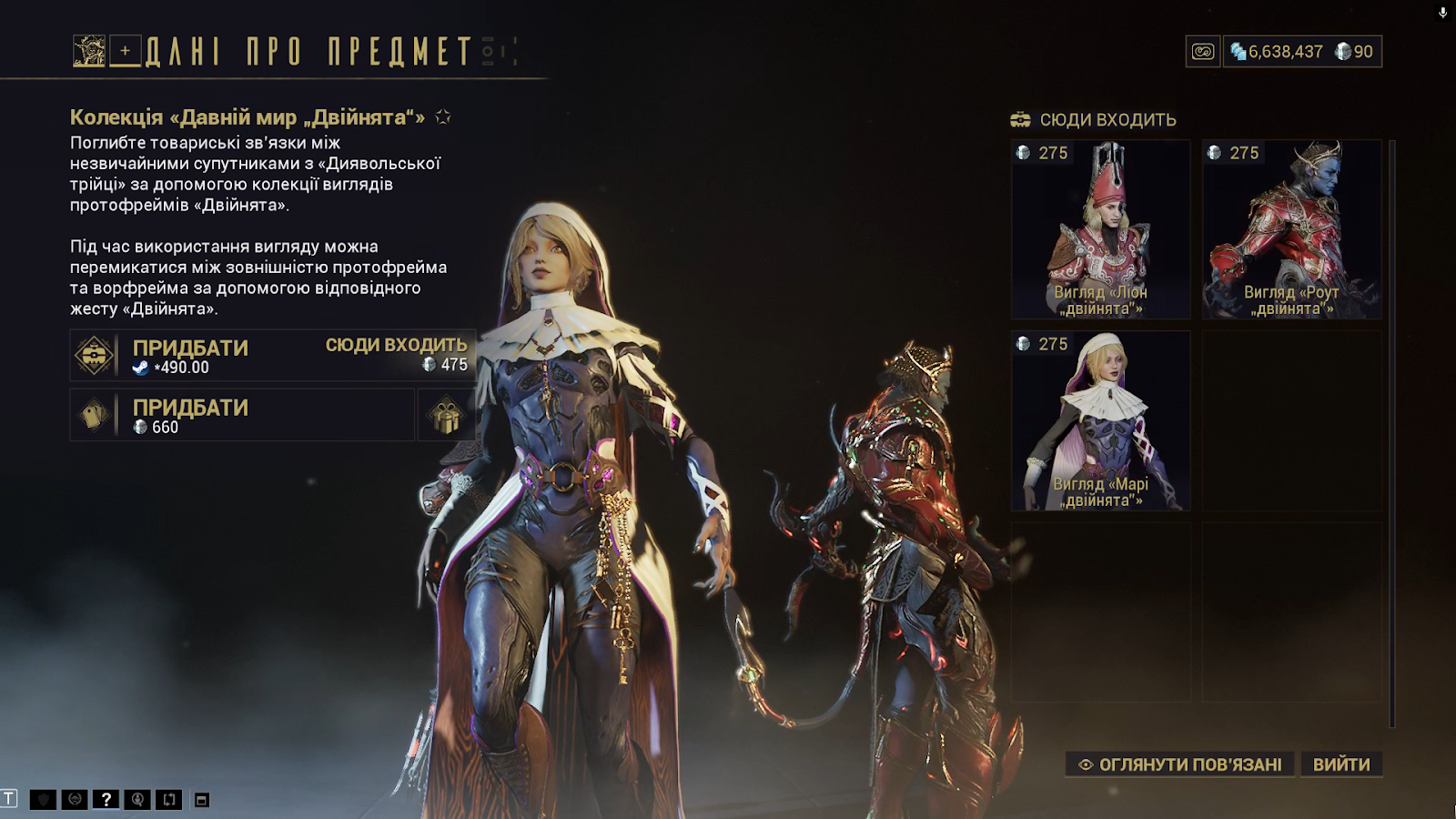Add the collection to wishlist via star
1456x819 pixels.
click(x=443, y=117)
